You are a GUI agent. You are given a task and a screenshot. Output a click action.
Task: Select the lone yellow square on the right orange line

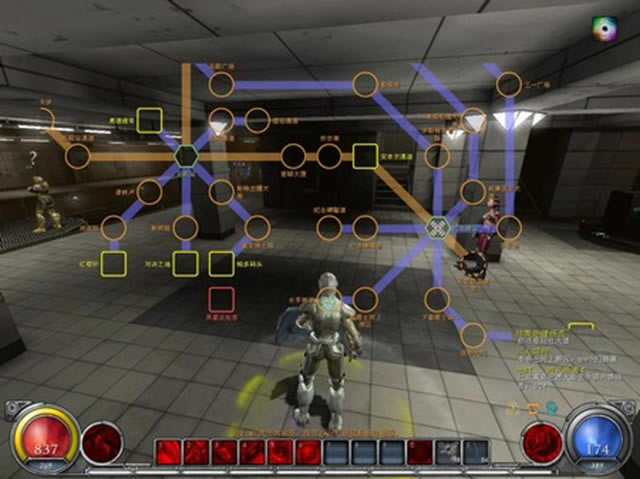[x=365, y=155]
